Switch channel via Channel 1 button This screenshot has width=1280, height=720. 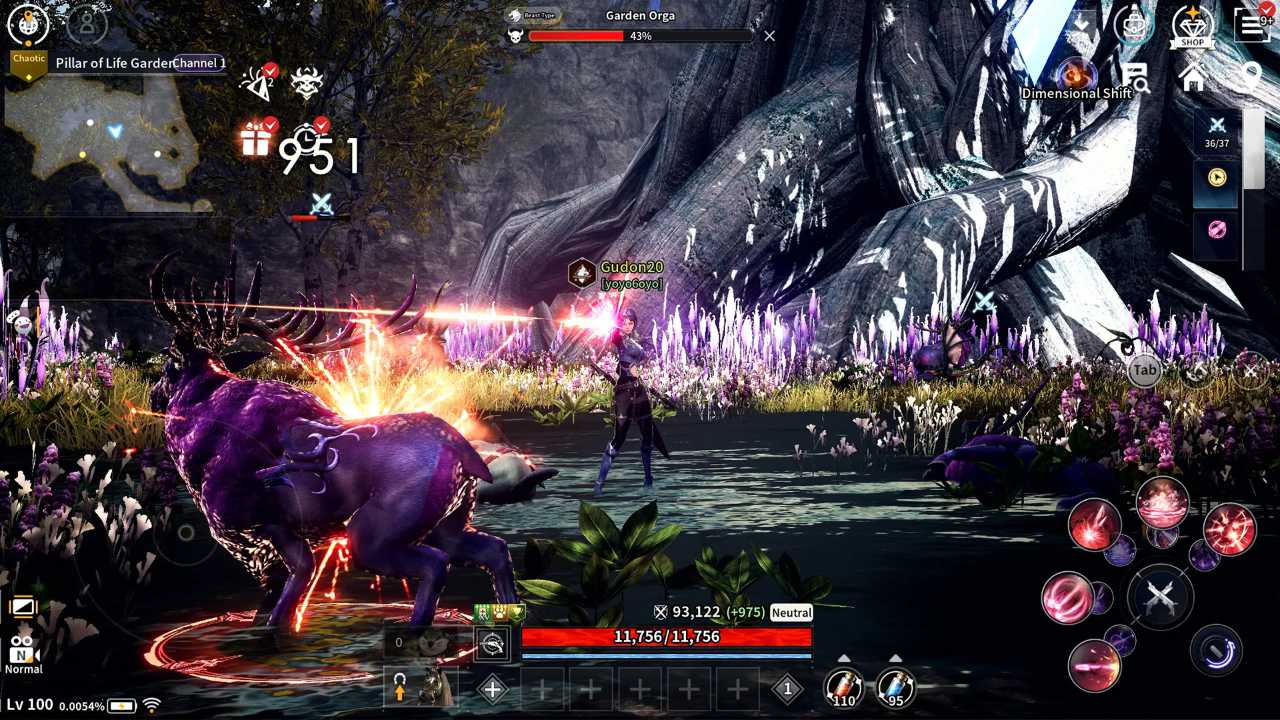(x=199, y=63)
